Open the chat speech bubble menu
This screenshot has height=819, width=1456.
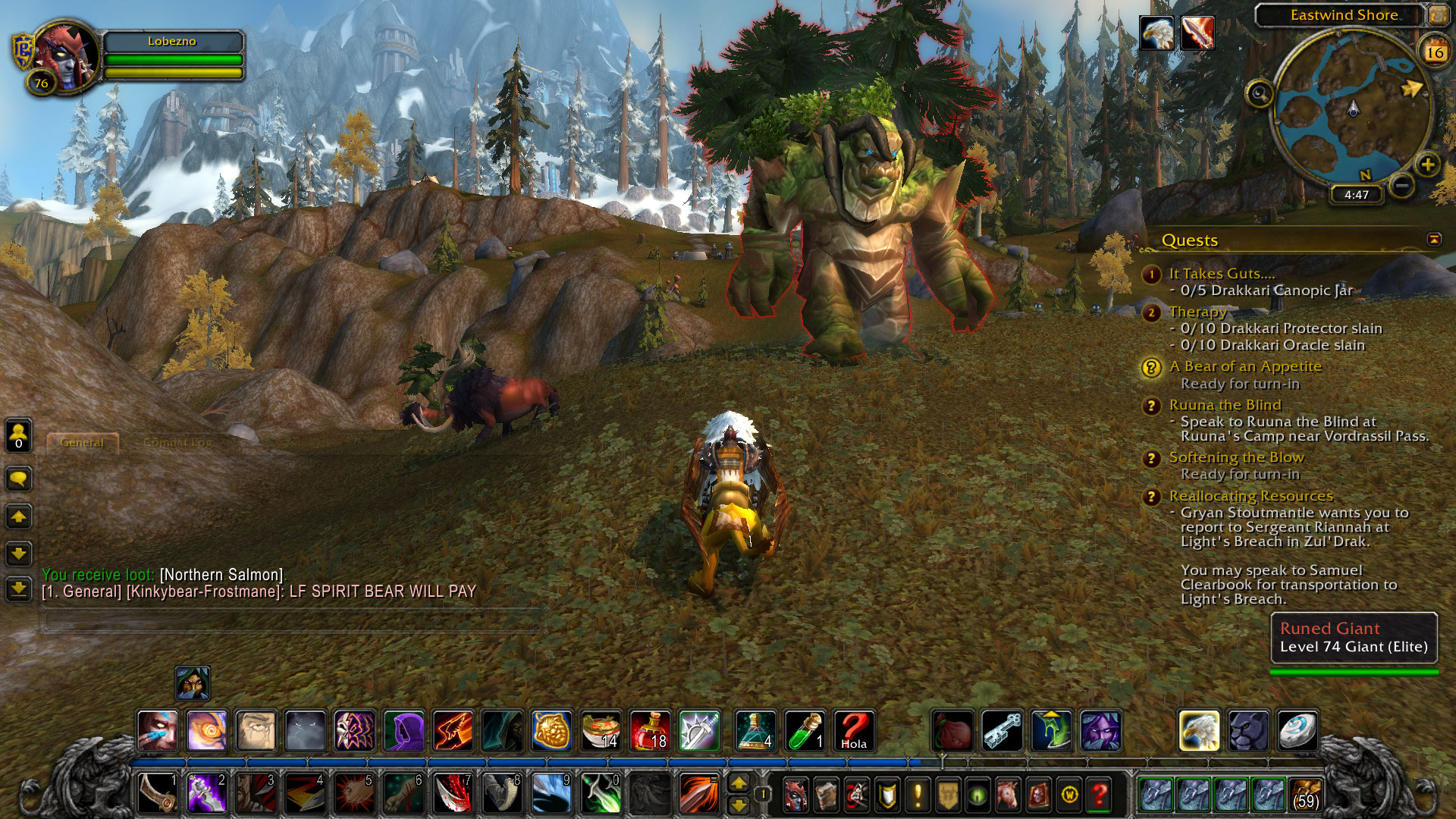[19, 479]
